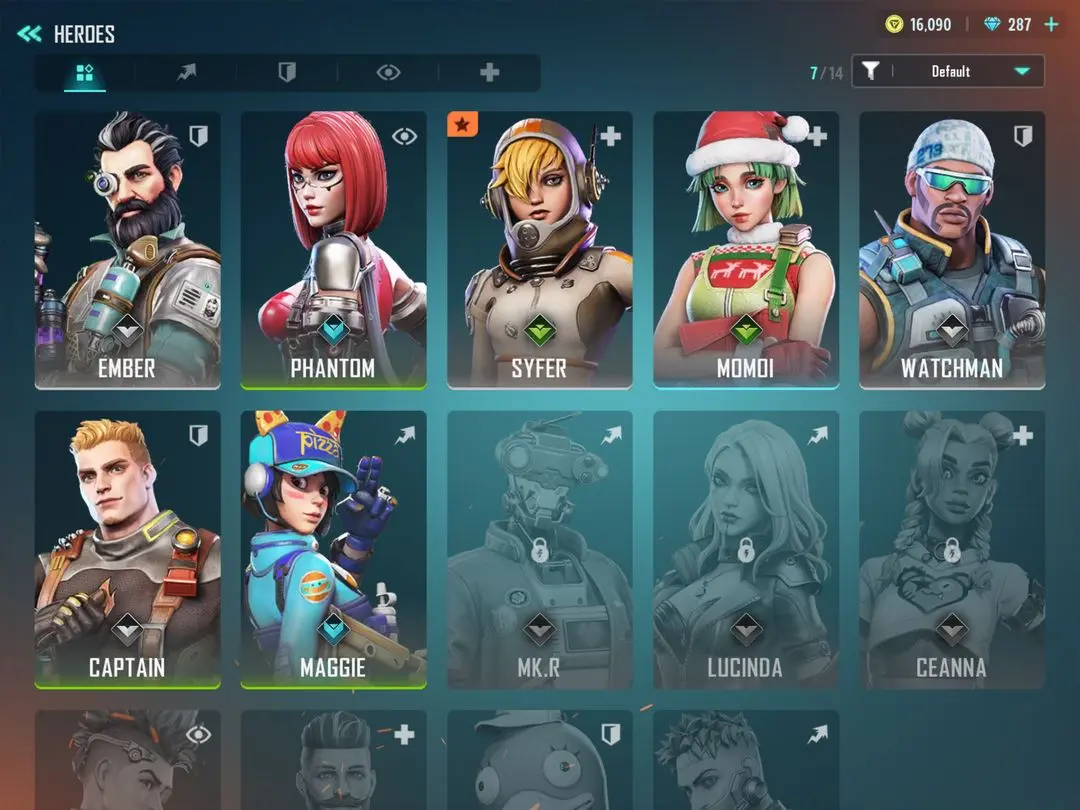
Task: Go back from the Heroes screen
Action: 30,34
